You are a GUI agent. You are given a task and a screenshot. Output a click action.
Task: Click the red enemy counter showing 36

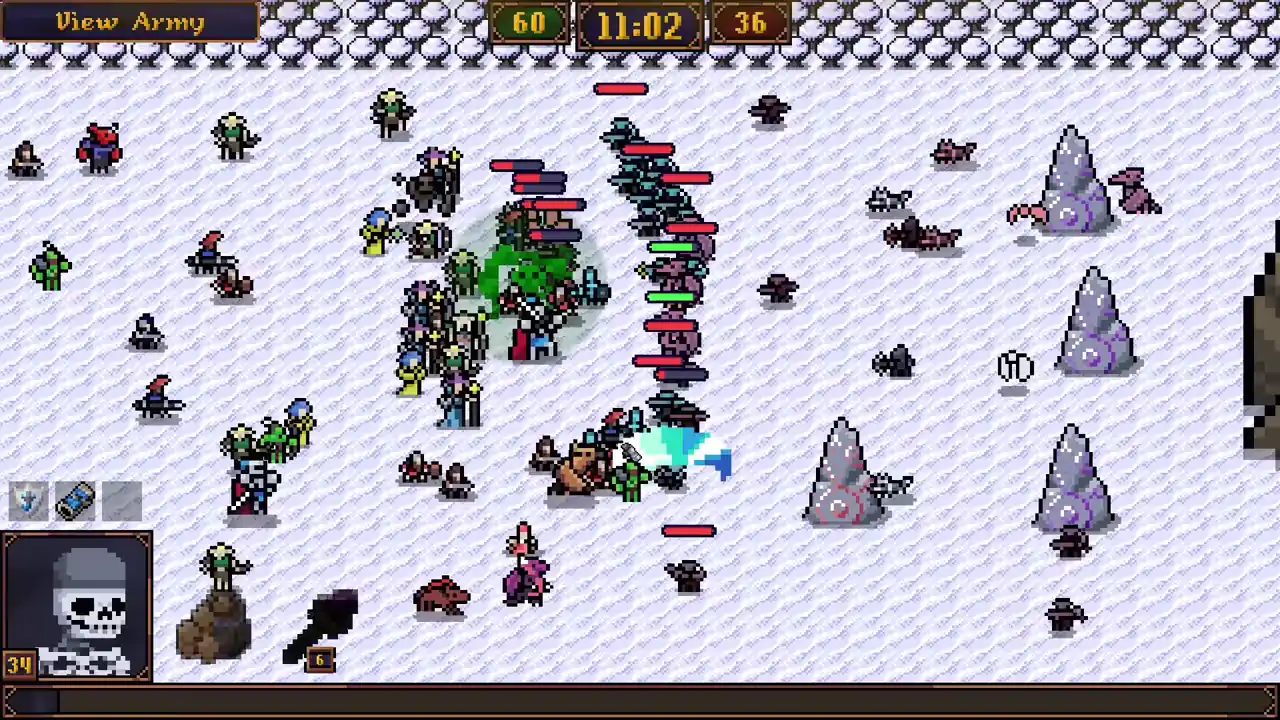(751, 24)
